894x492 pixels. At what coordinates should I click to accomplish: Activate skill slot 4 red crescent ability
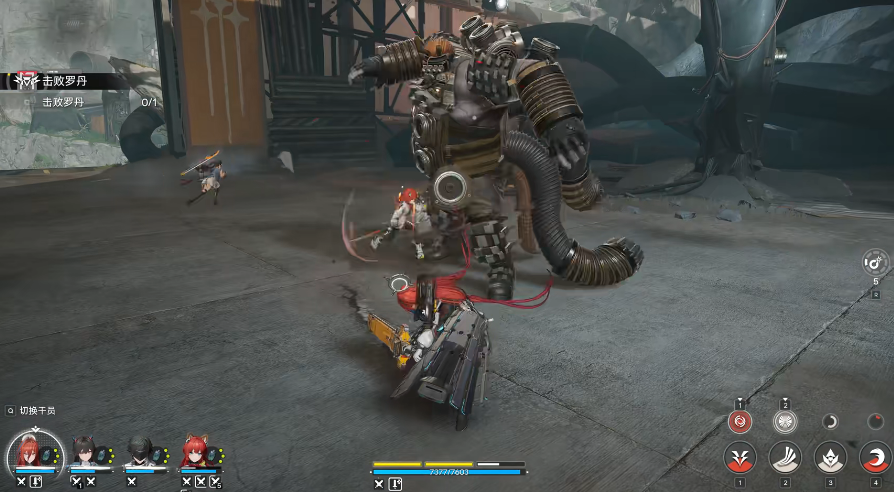(x=875, y=459)
